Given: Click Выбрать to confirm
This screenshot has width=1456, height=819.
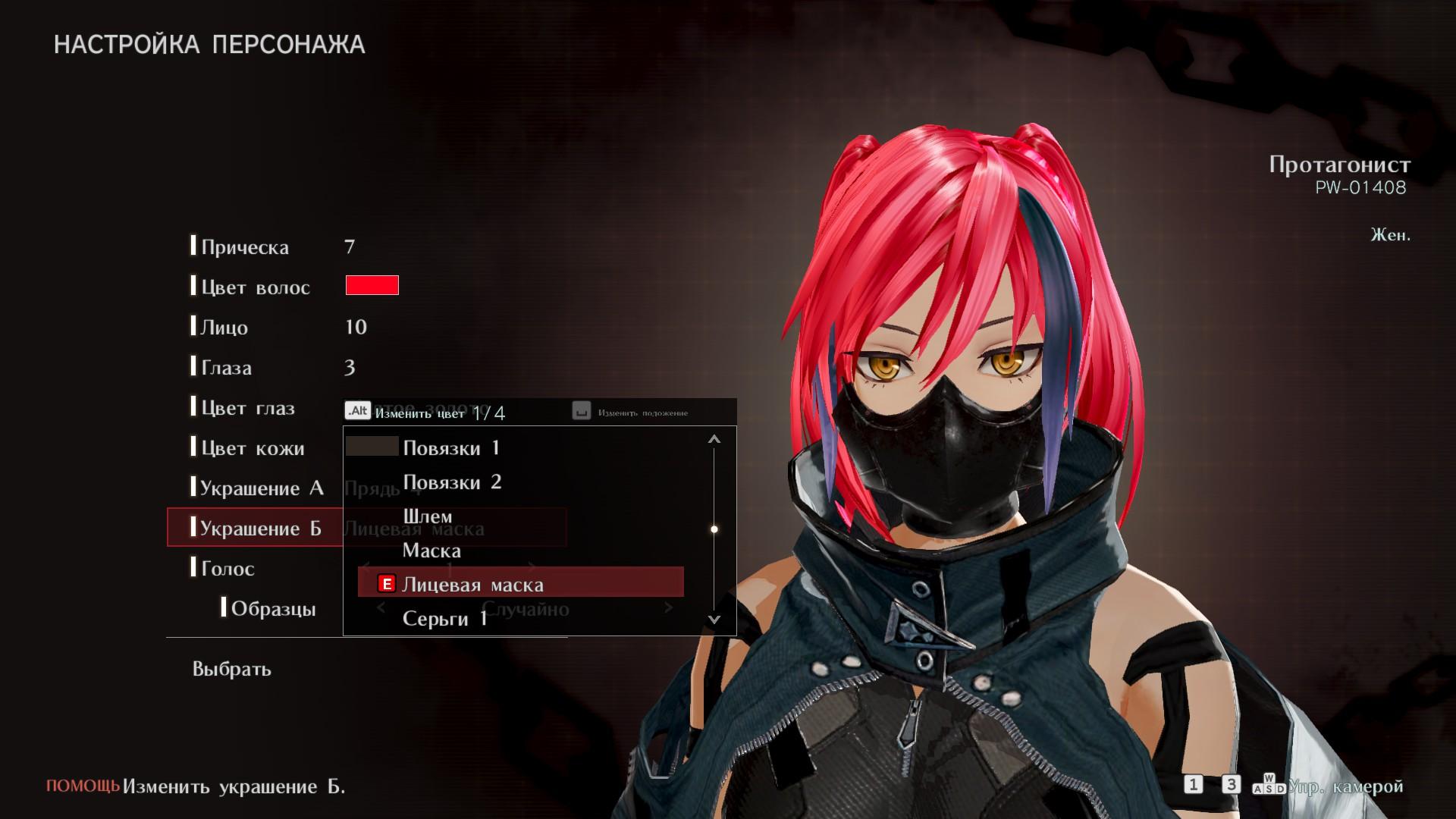Looking at the screenshot, I should tap(231, 669).
